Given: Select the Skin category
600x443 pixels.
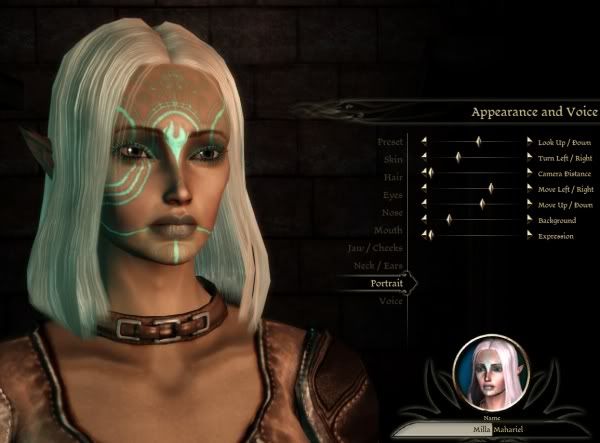Looking at the screenshot, I should point(393,159).
